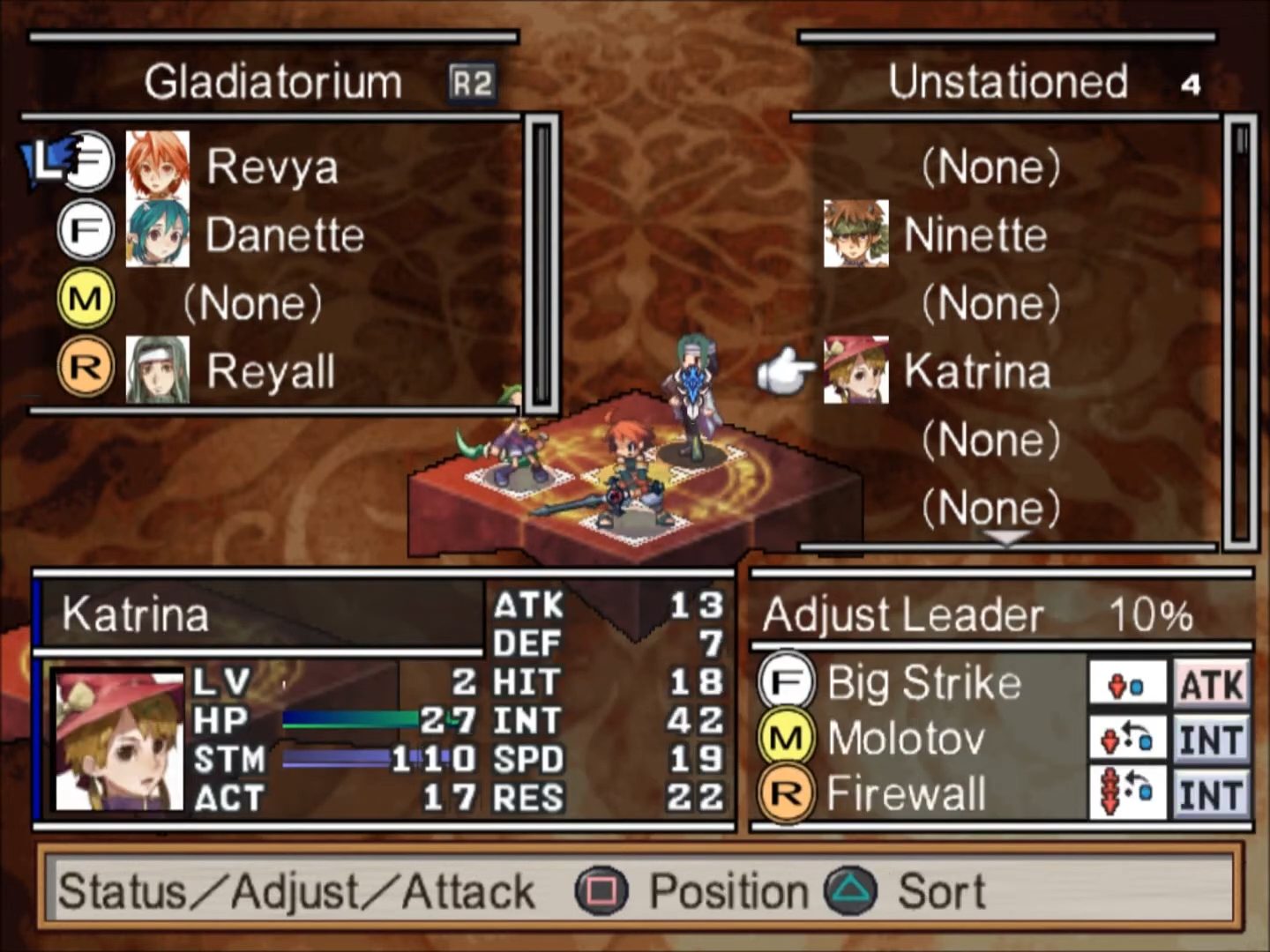The image size is (1270, 952).
Task: Select the Molotov skill row
Action: coord(905,738)
